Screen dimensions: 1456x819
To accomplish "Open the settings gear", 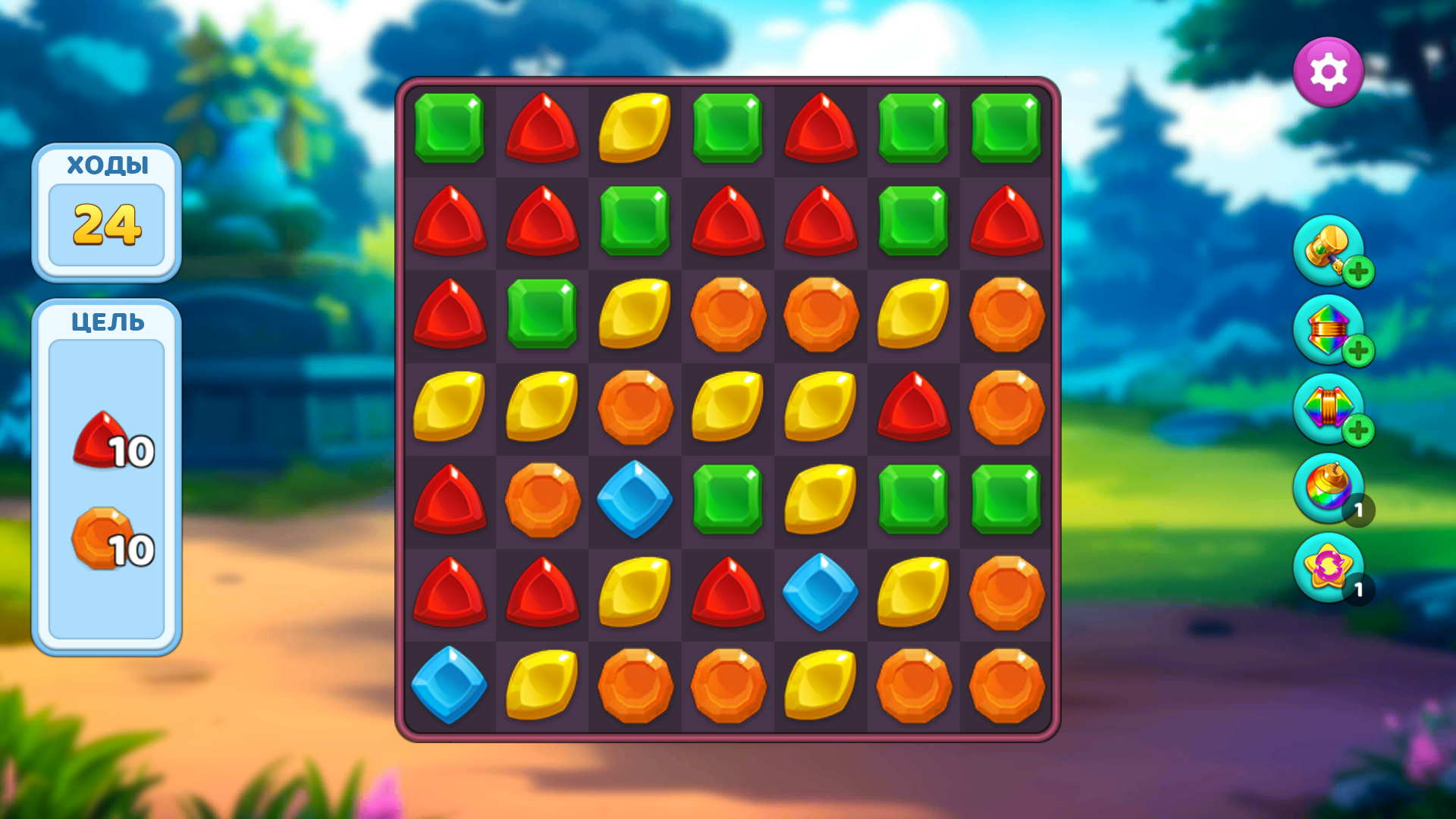I will 1329,71.
